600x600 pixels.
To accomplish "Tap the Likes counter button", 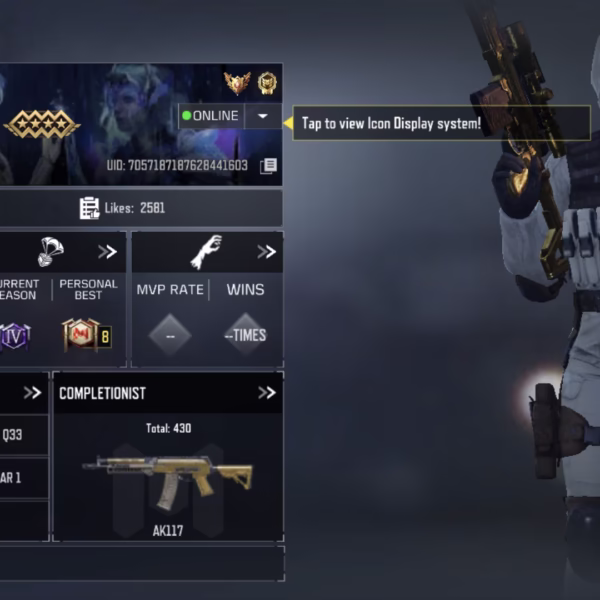I will pyautogui.click(x=122, y=208).
